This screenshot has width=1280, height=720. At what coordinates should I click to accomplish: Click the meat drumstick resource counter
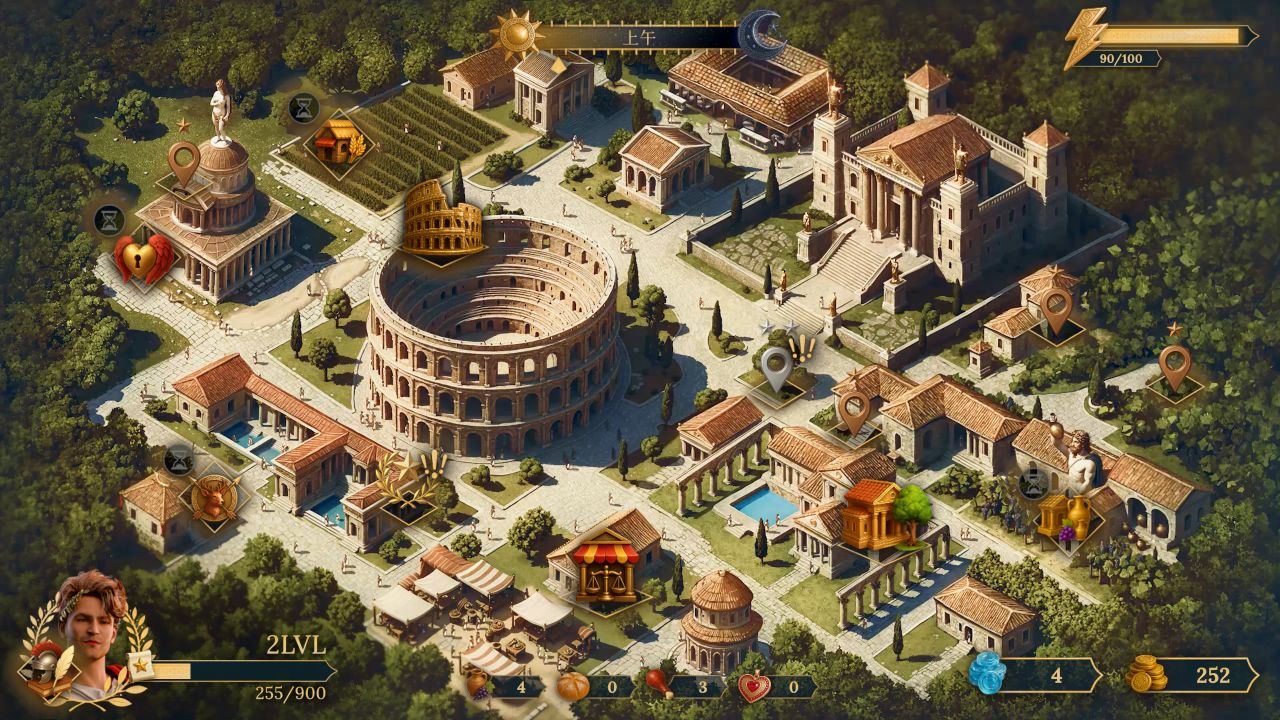[x=685, y=687]
